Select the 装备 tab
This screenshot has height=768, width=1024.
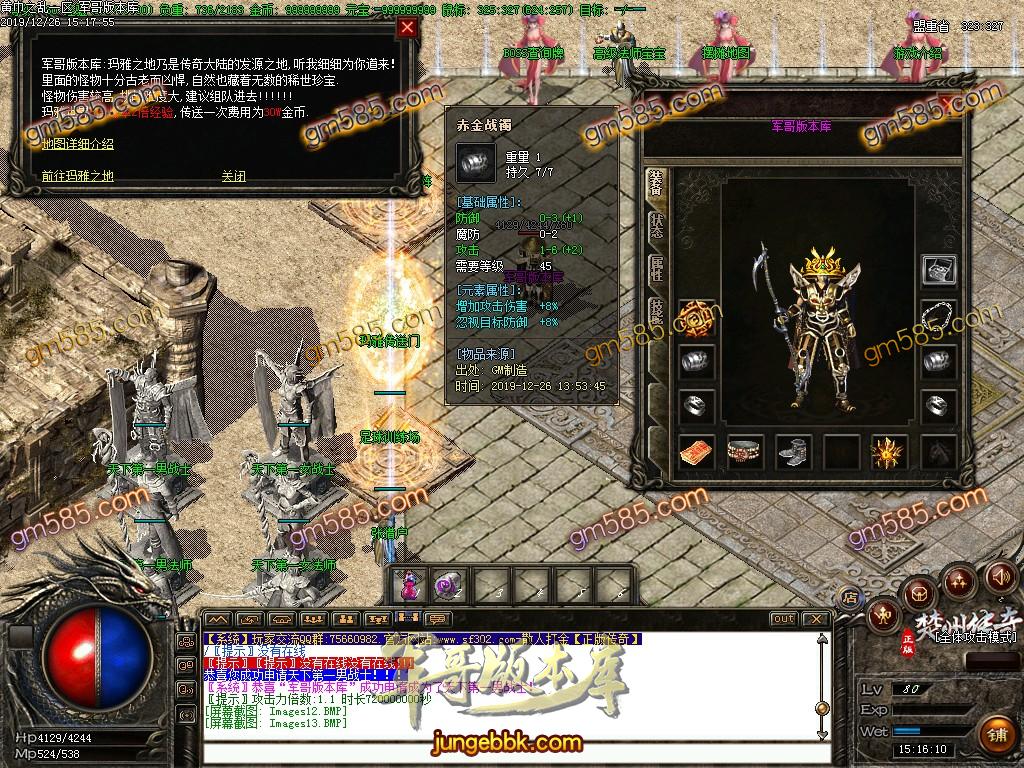(656, 184)
